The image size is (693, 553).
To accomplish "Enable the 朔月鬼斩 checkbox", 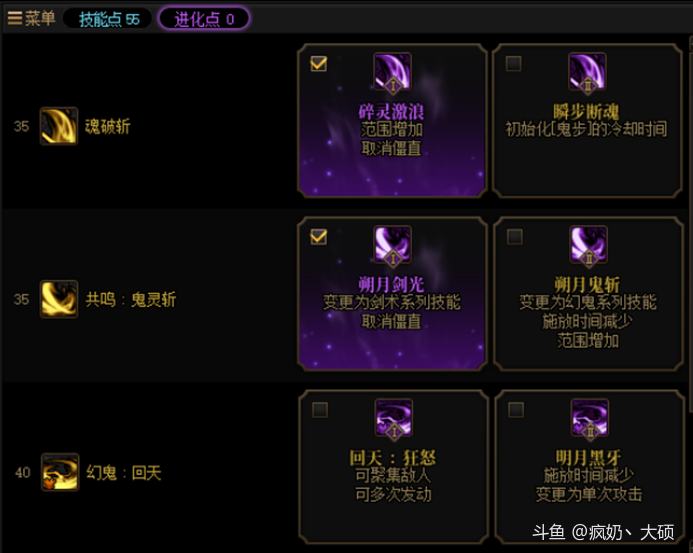I will click(x=514, y=237).
